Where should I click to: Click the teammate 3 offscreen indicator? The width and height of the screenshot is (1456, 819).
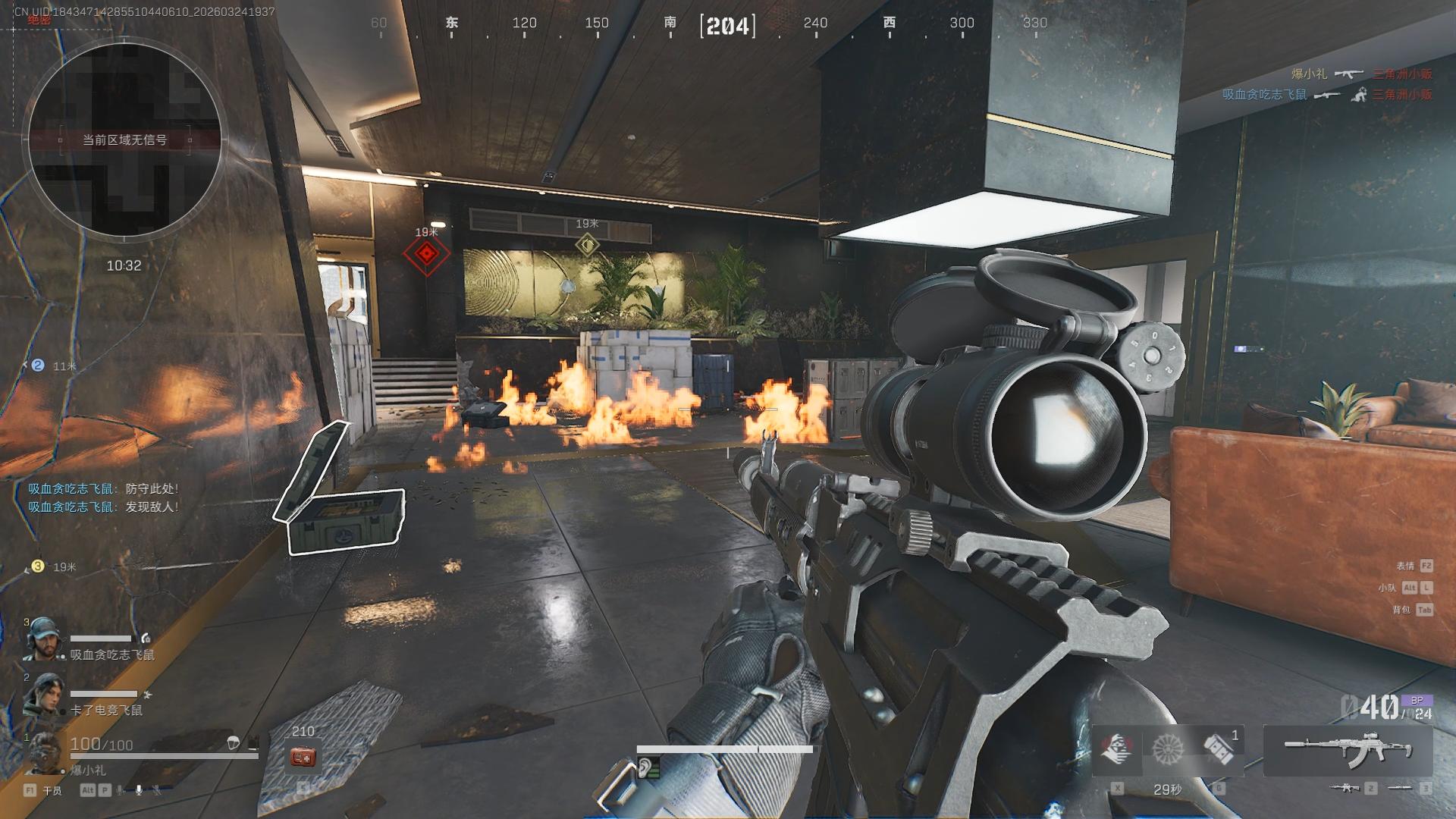point(37,566)
